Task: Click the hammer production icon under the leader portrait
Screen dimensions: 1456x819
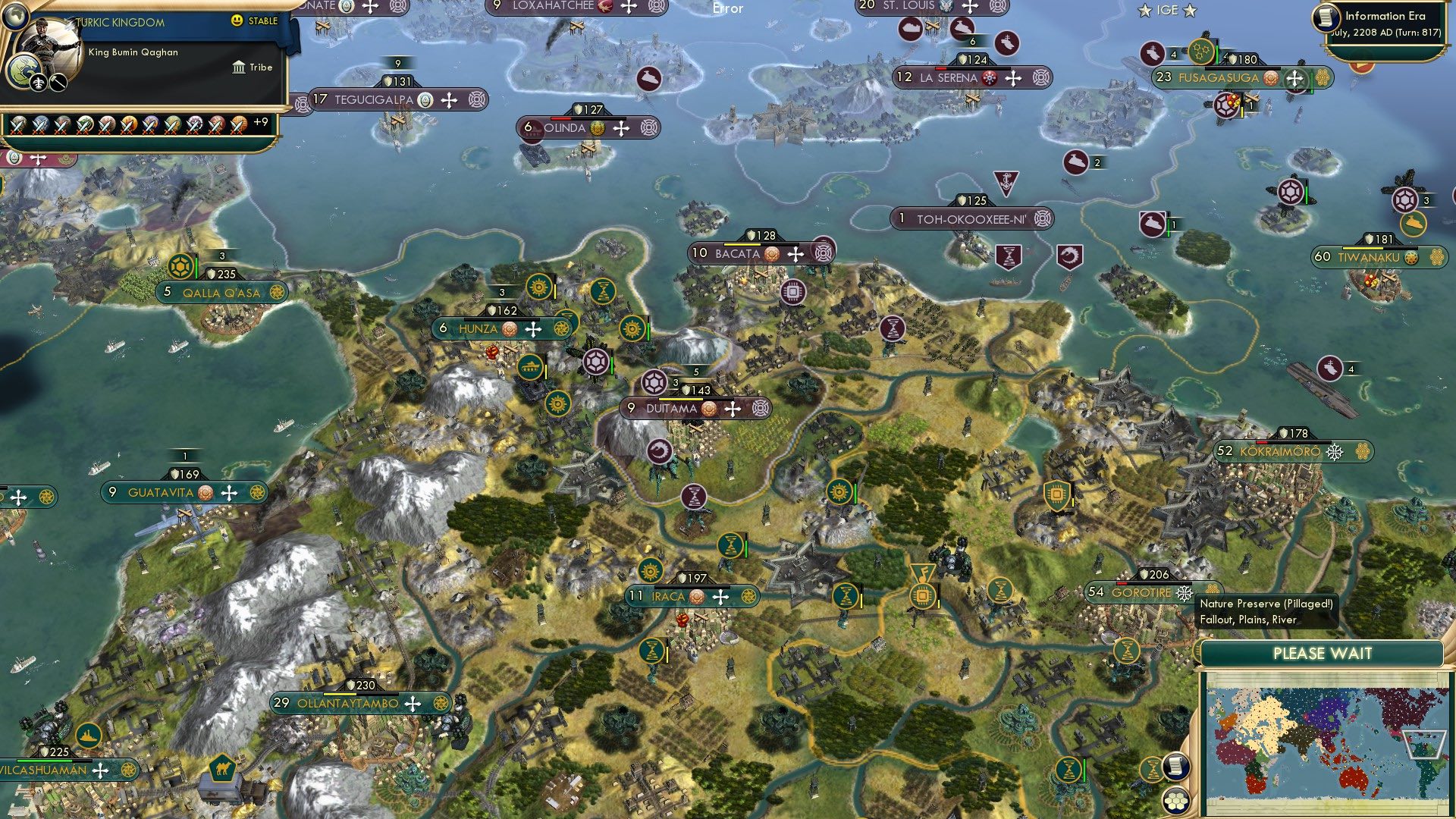Action: pyautogui.click(x=57, y=83)
